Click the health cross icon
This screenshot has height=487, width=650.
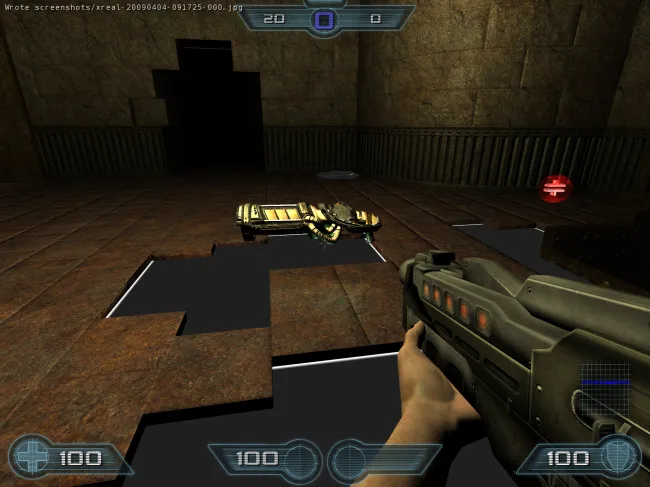[x=31, y=458]
